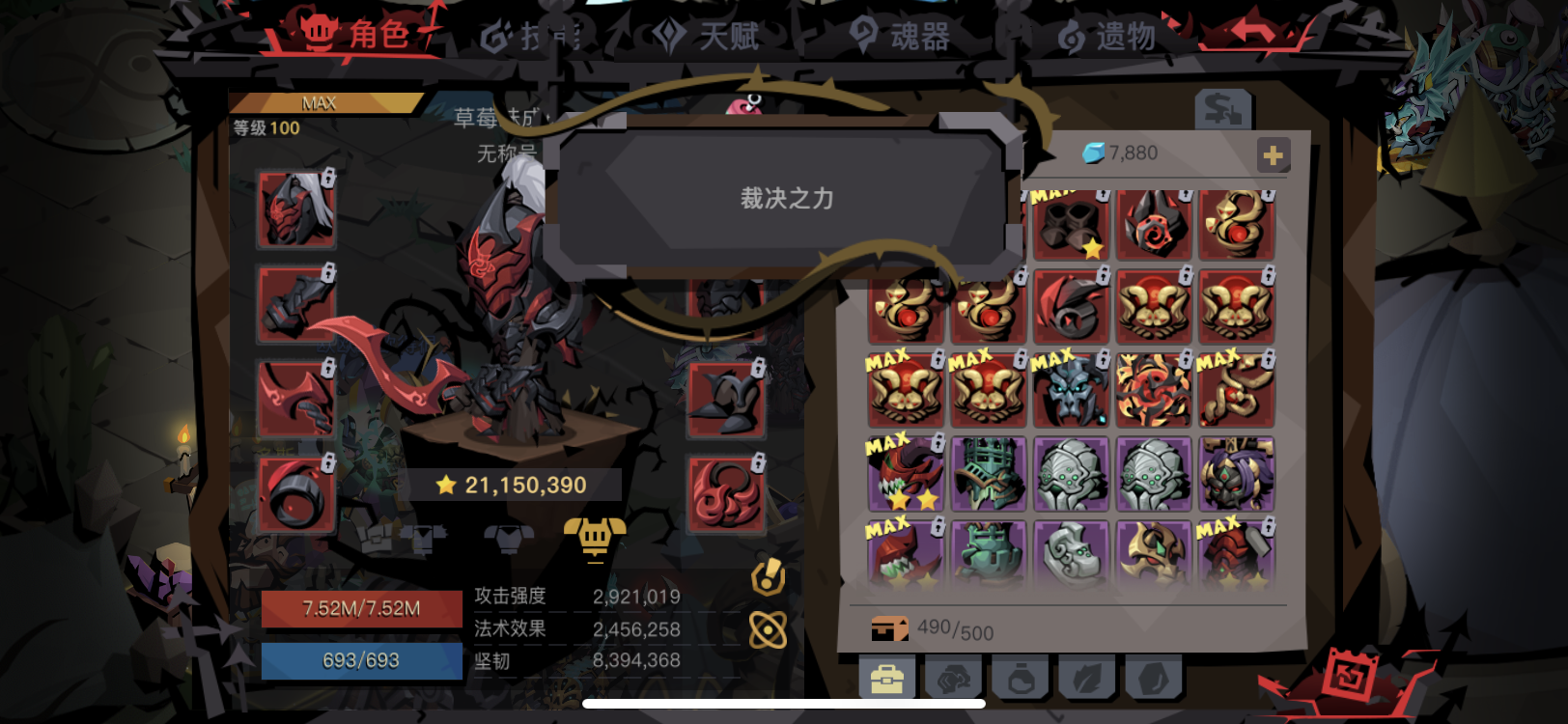Select the potion flask inventory tab

coord(1022,676)
